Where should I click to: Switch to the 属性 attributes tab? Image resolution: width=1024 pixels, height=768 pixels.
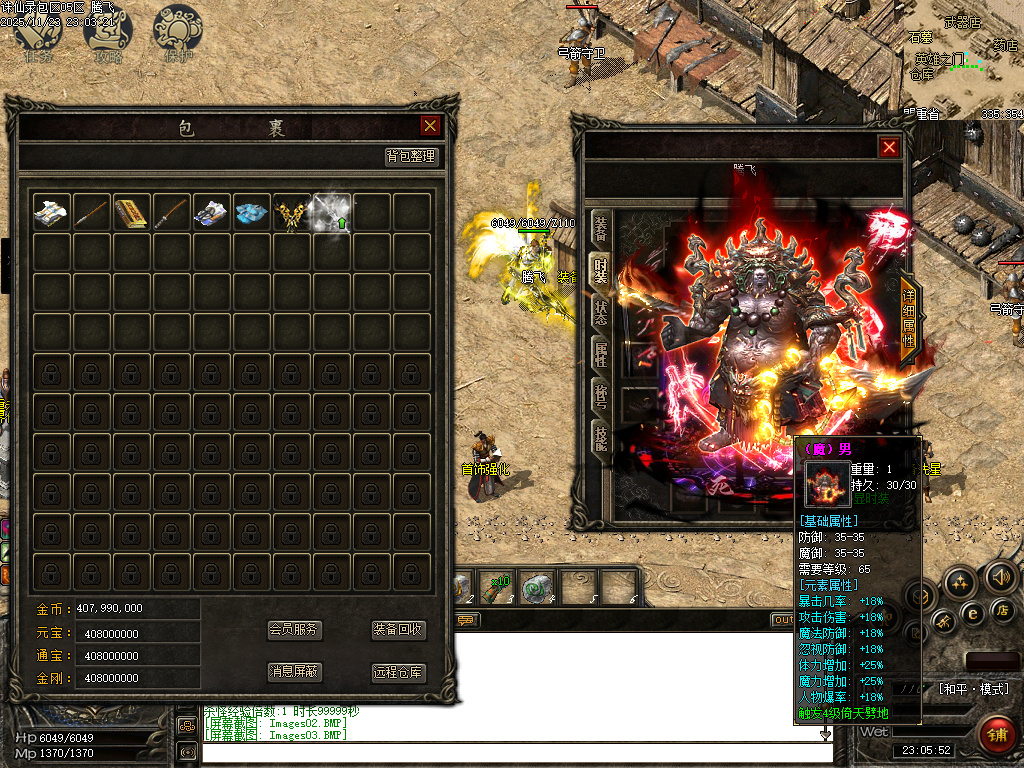click(x=601, y=352)
